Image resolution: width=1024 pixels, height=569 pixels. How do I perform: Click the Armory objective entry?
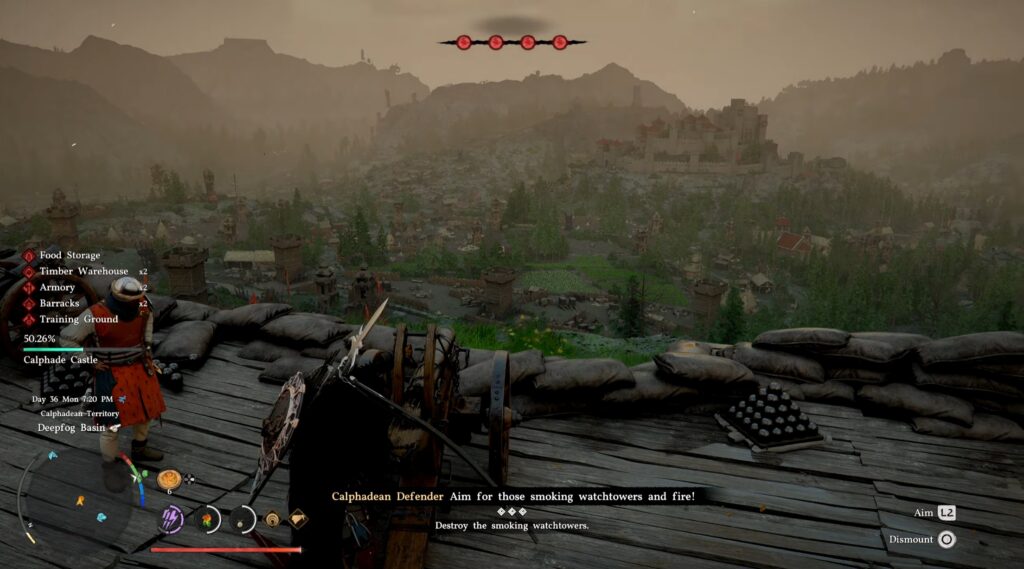(x=58, y=287)
